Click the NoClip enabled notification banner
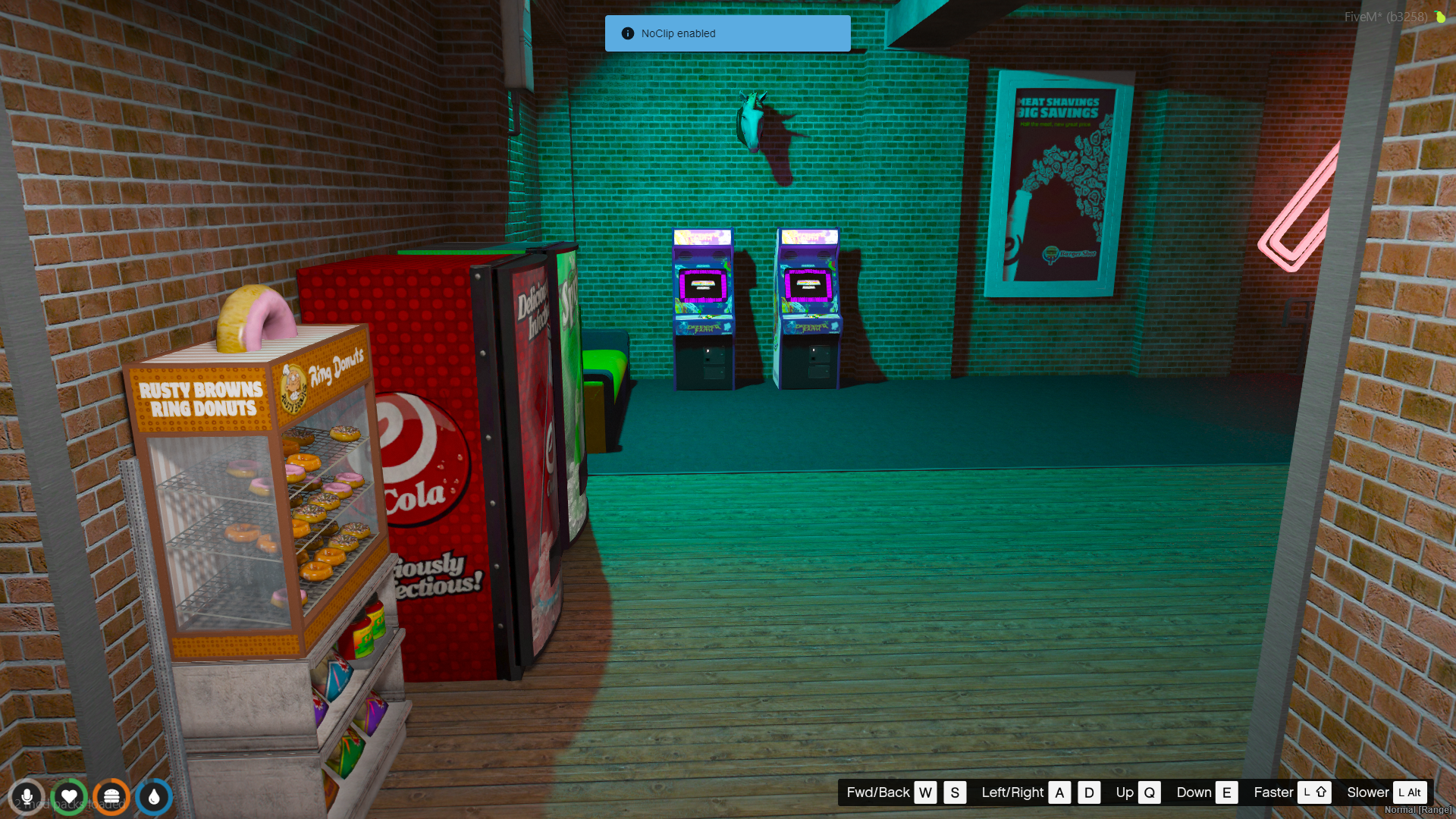This screenshot has width=1456, height=819. pyautogui.click(x=727, y=33)
